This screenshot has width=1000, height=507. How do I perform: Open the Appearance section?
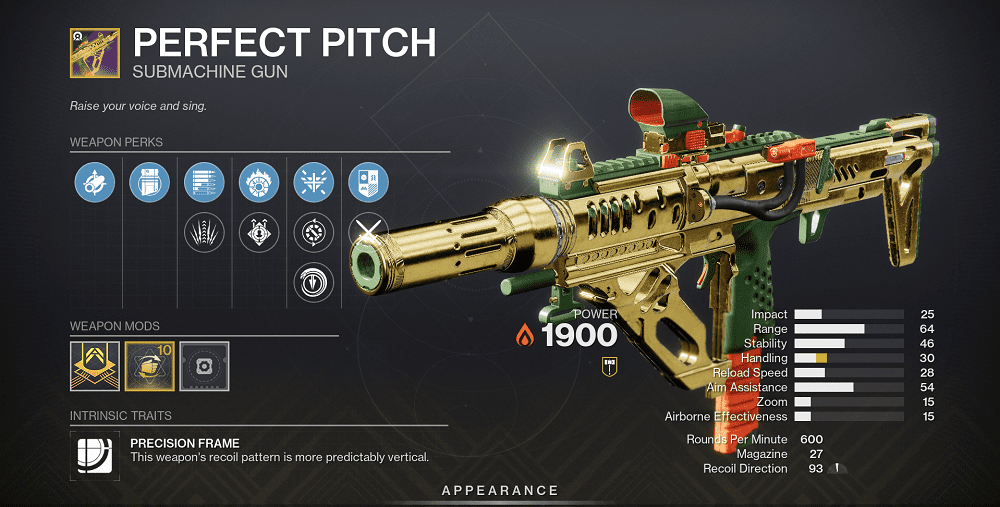pos(500,490)
